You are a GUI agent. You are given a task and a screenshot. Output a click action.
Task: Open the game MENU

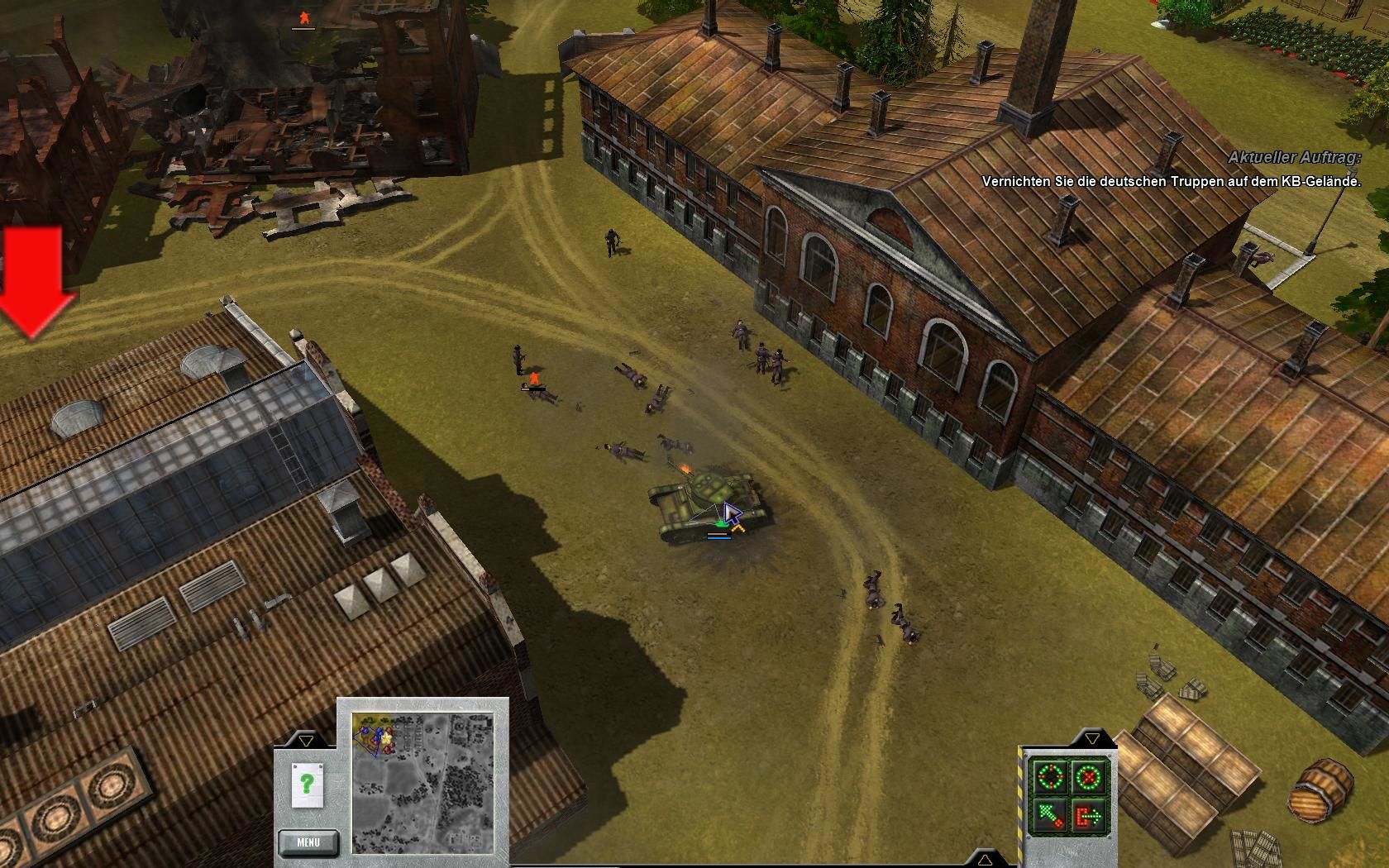(308, 842)
